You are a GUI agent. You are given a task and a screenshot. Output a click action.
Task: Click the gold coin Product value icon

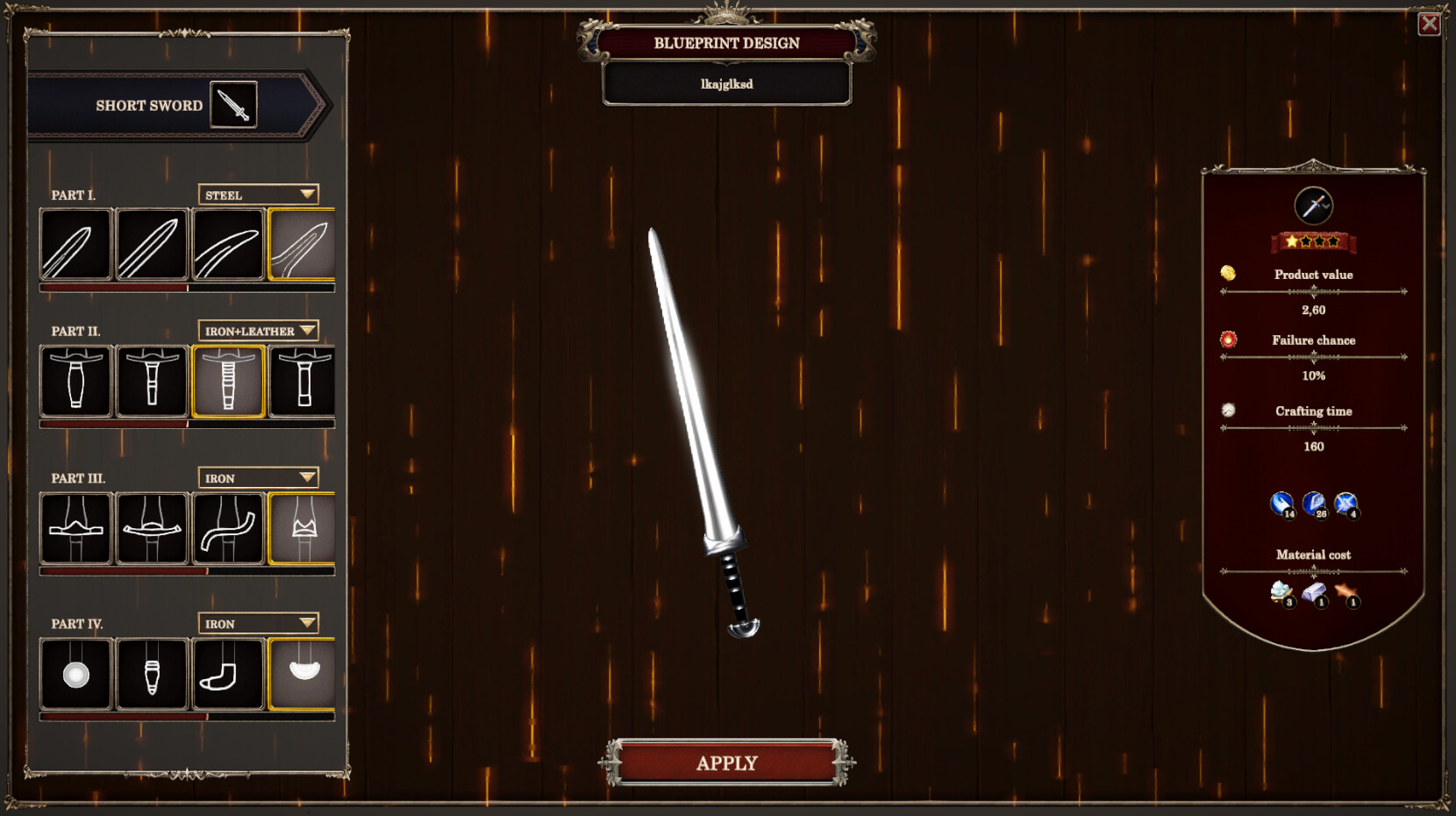1227,272
